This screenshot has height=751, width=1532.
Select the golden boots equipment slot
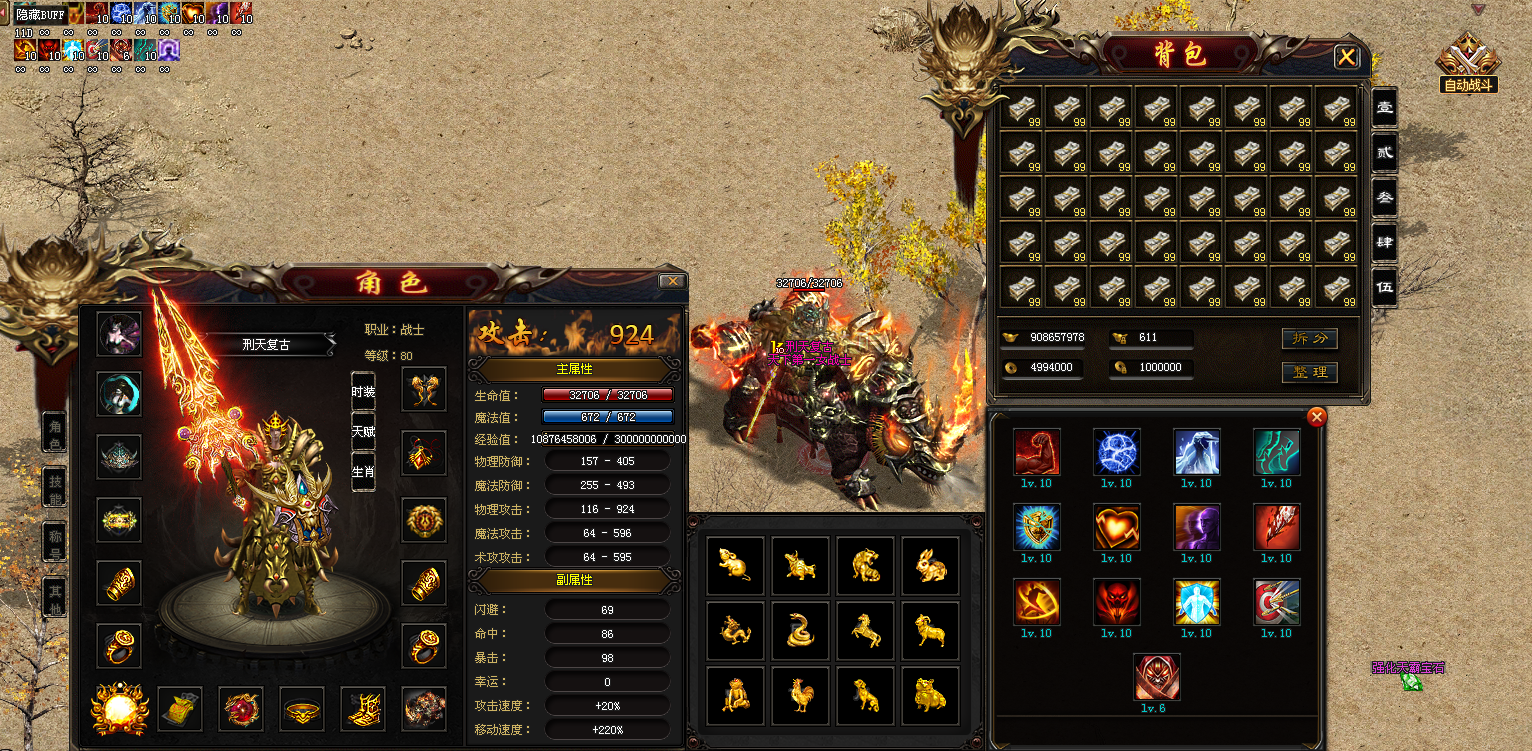click(364, 708)
